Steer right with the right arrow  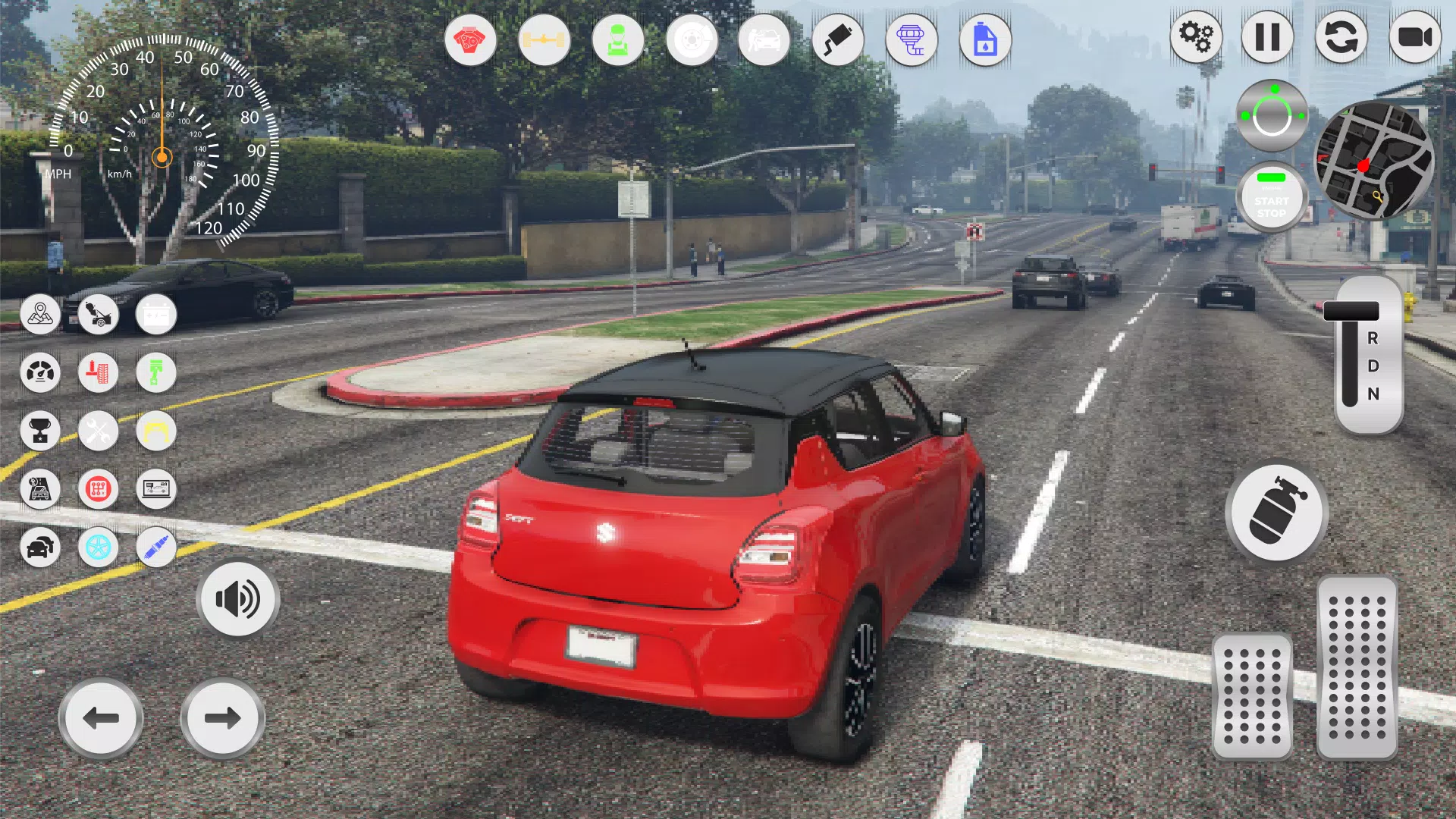(222, 717)
